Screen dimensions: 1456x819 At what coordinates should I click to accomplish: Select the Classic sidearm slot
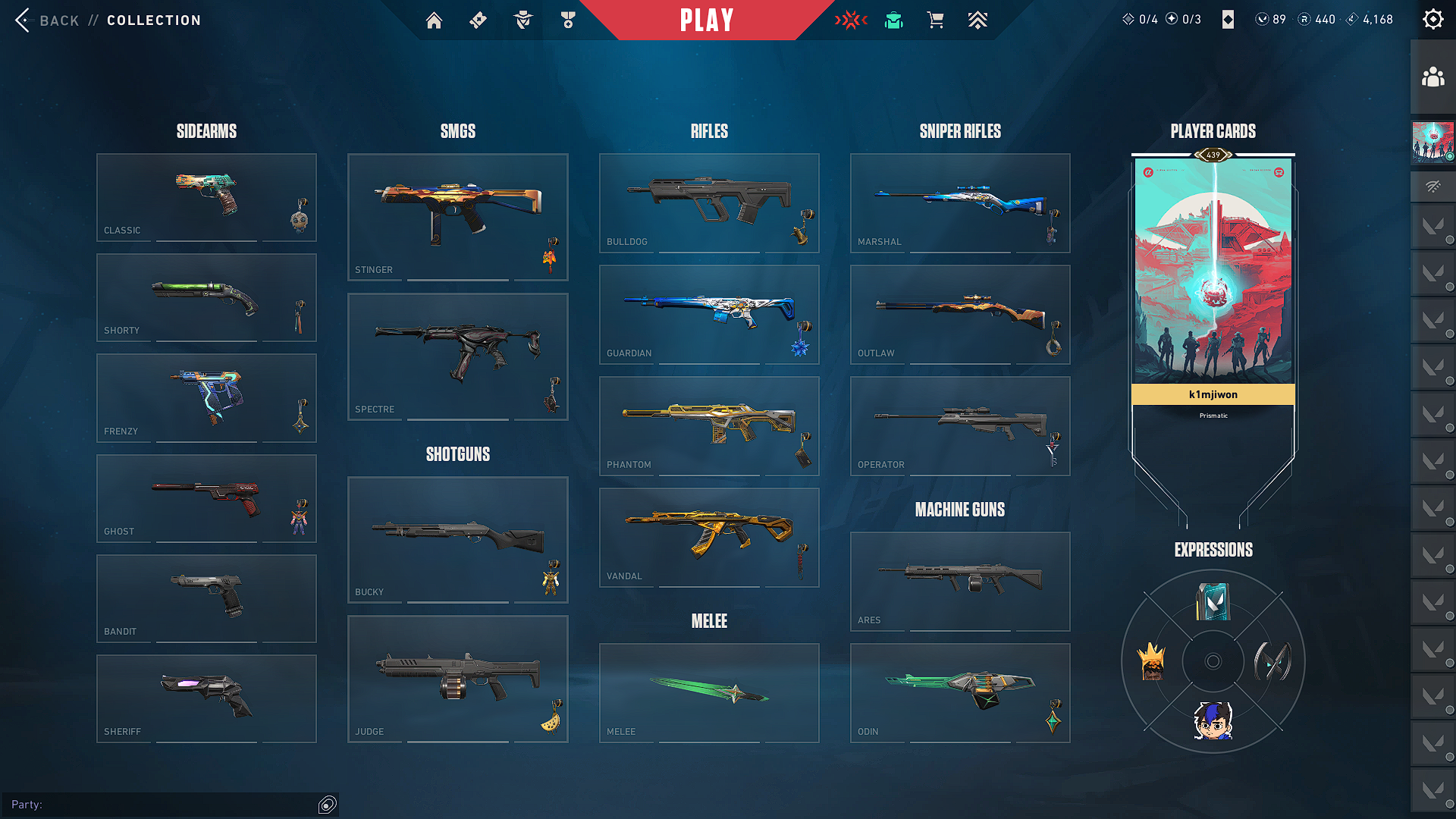[206, 197]
